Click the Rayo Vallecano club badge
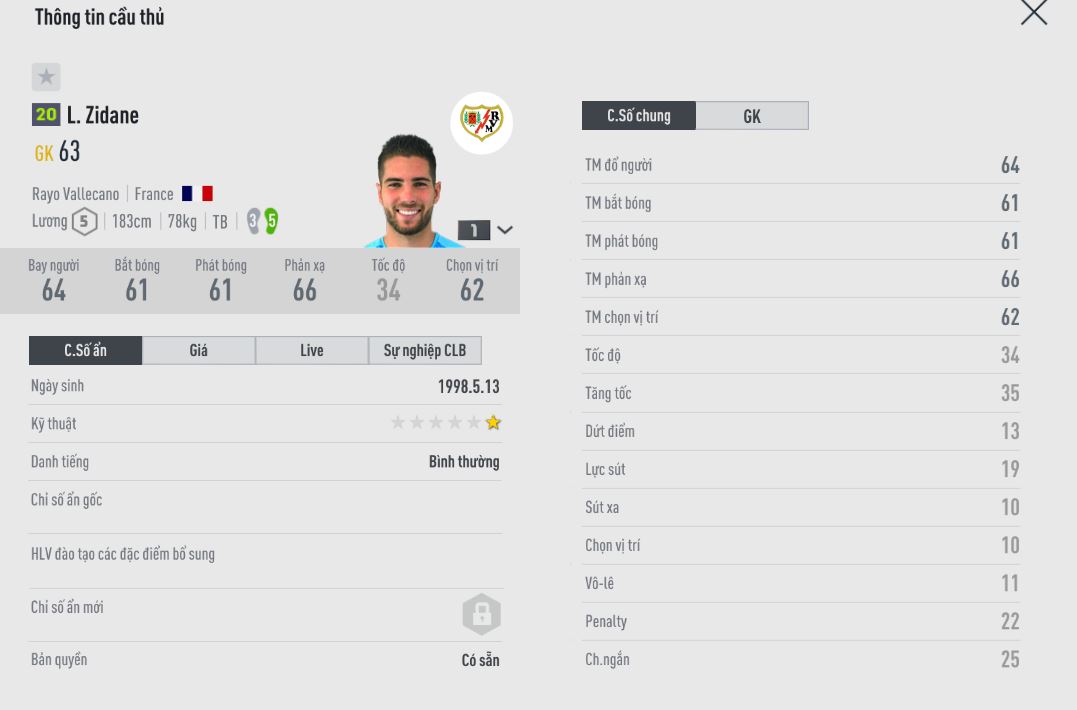The width and height of the screenshot is (1077, 710). point(481,123)
